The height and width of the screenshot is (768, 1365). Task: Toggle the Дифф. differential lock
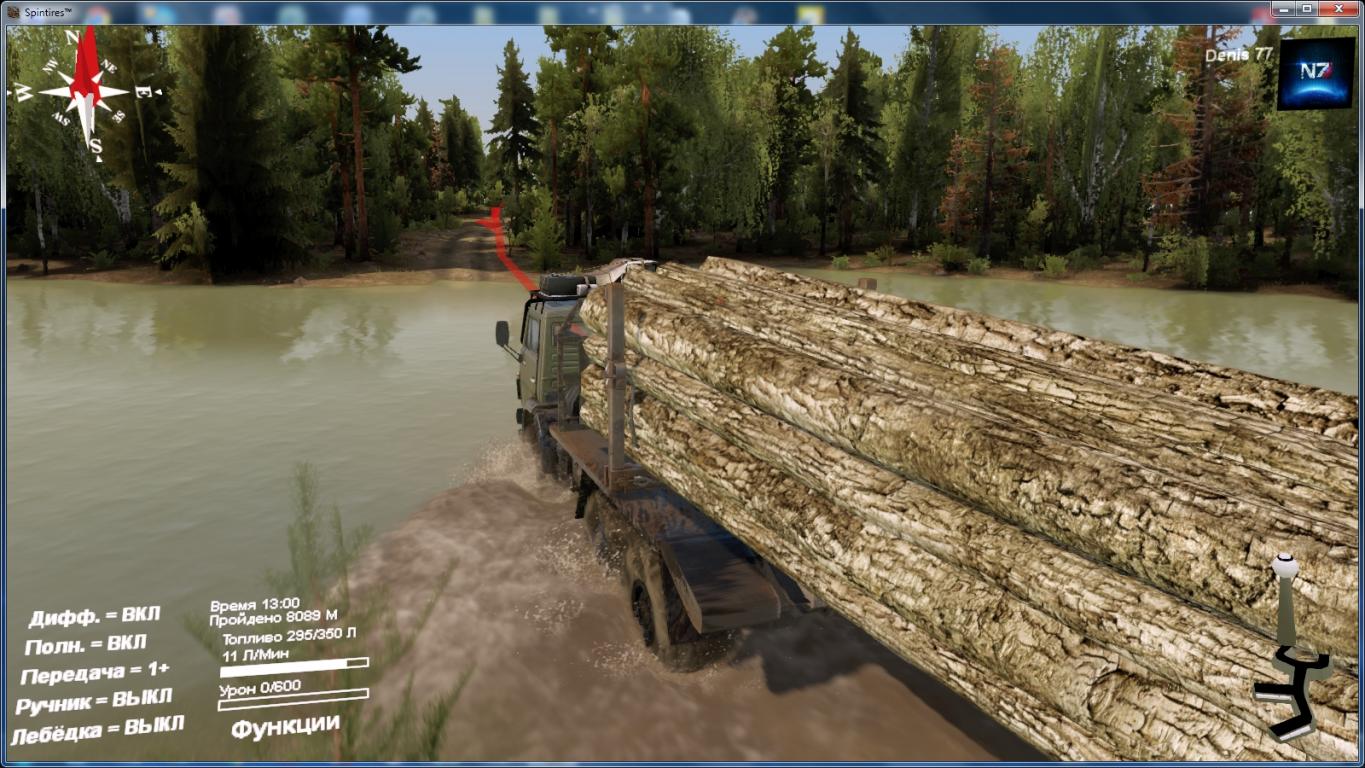pos(94,616)
